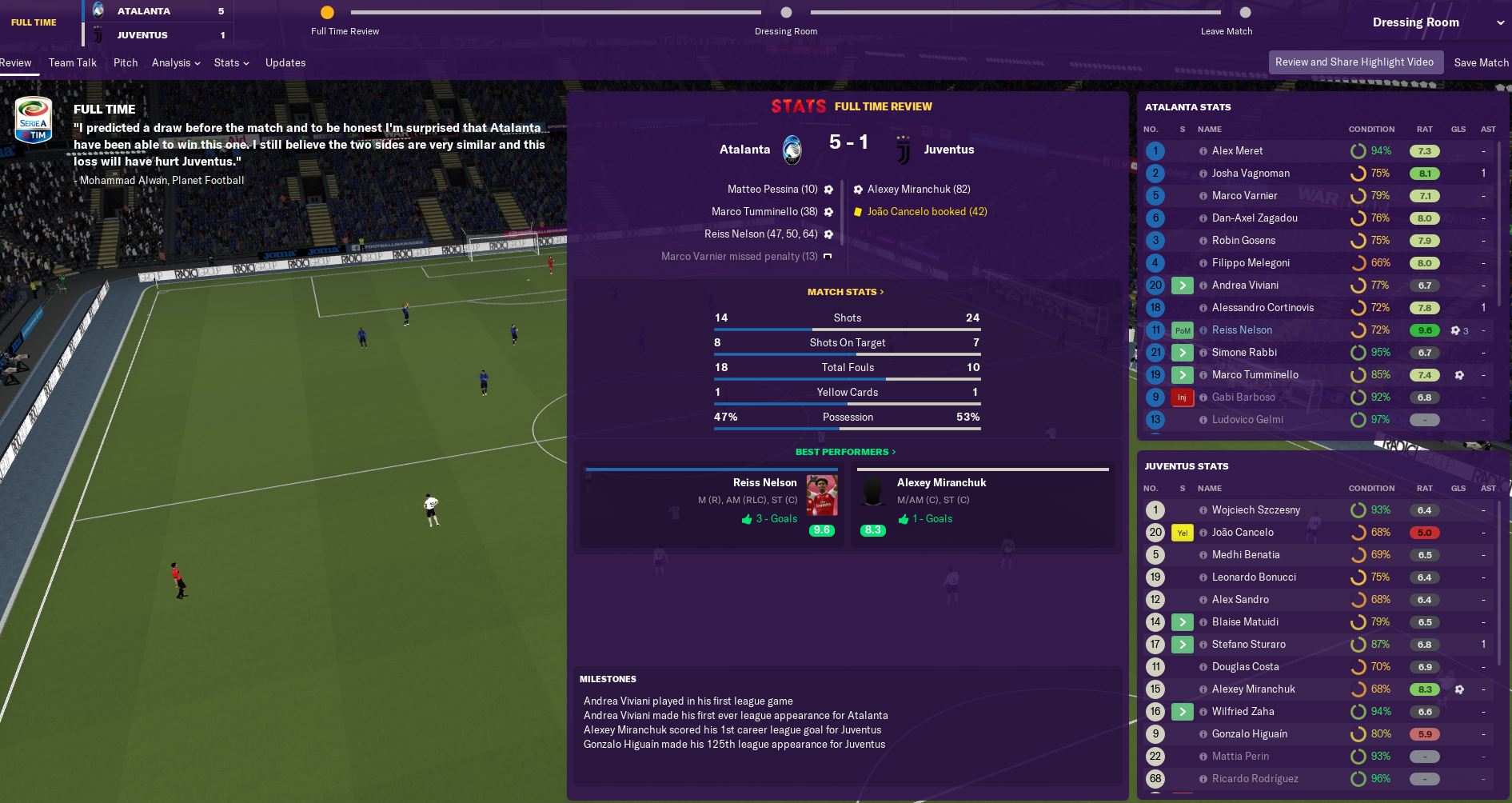Click the condition circle for Wojciech Szczesny

point(1357,509)
